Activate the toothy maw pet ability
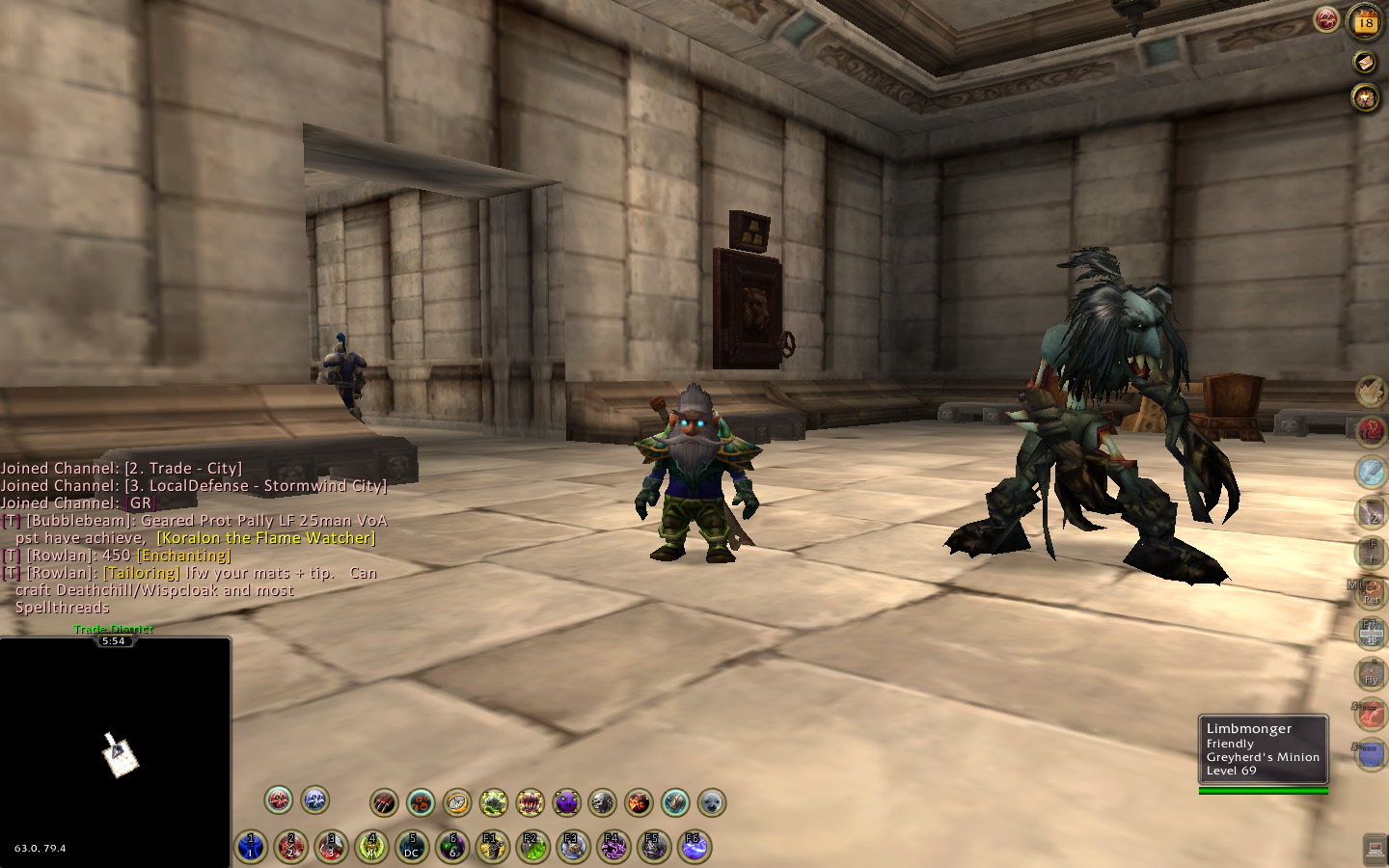1389x868 pixels. tap(530, 802)
